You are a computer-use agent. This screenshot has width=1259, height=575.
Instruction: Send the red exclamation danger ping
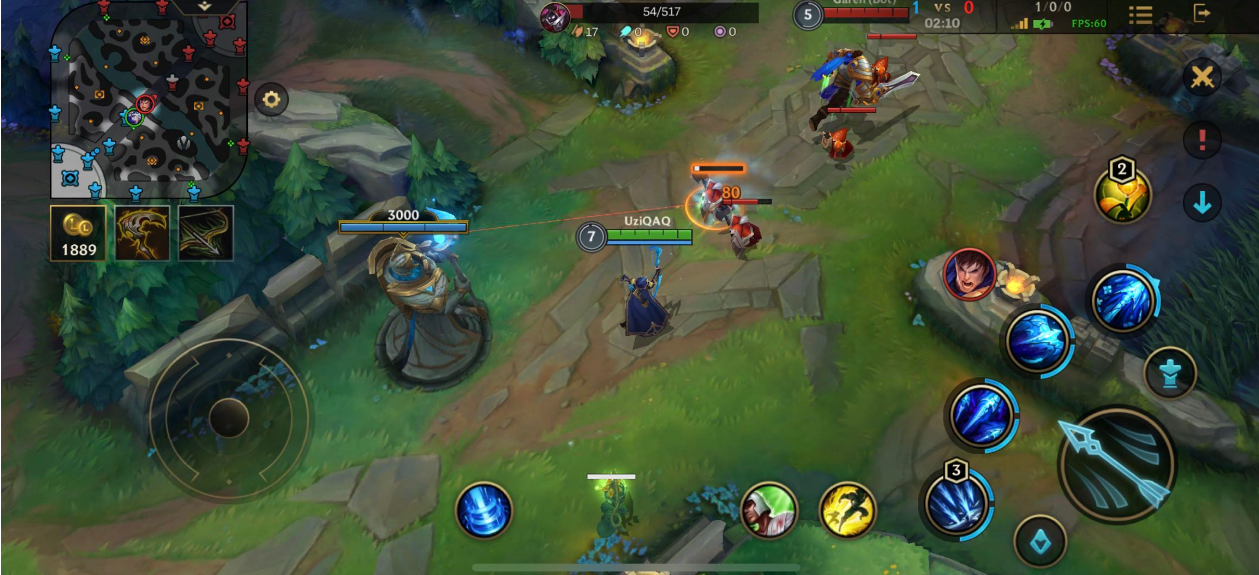point(1202,140)
